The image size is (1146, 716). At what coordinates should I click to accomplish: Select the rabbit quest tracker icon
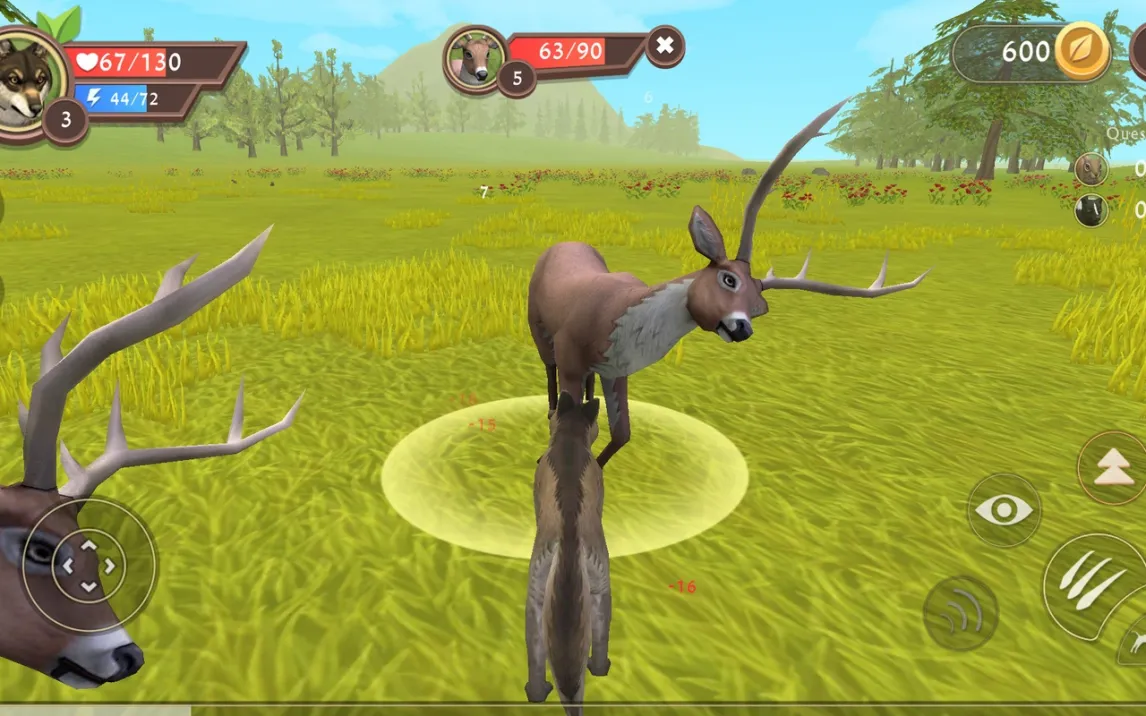(1091, 168)
